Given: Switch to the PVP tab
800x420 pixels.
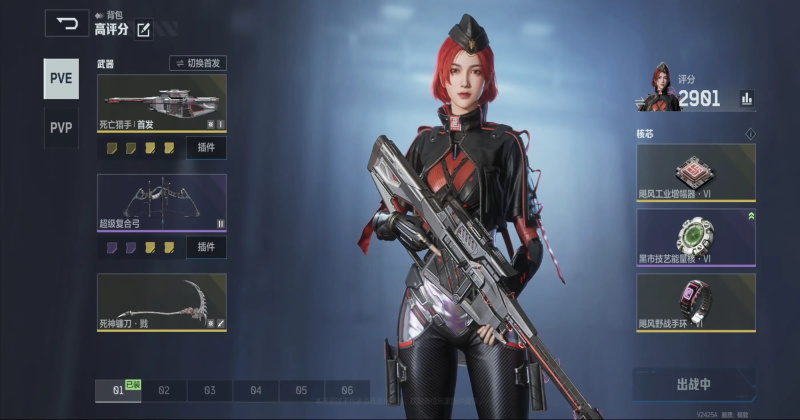Looking at the screenshot, I should point(61,128).
